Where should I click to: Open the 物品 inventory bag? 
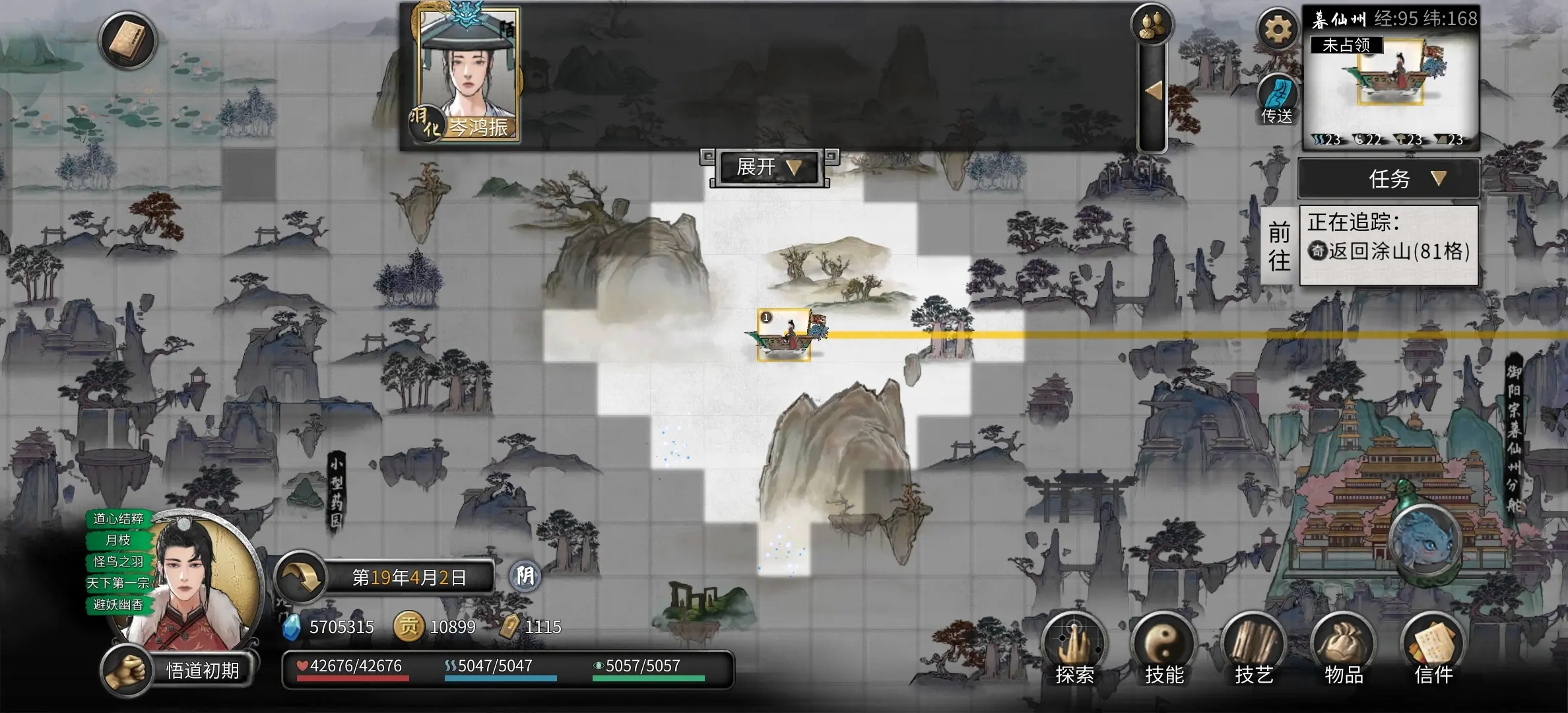tap(1344, 648)
